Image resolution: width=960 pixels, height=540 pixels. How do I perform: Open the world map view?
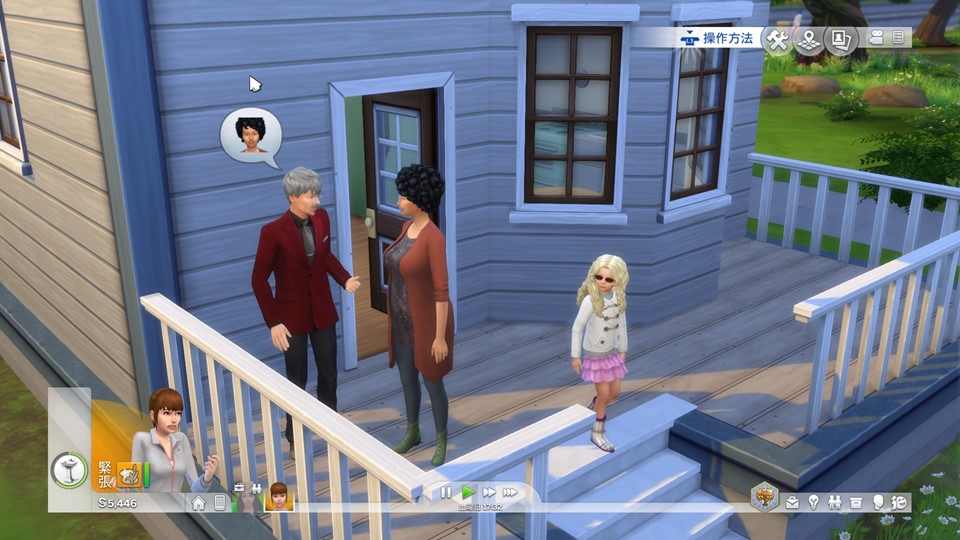(x=808, y=40)
